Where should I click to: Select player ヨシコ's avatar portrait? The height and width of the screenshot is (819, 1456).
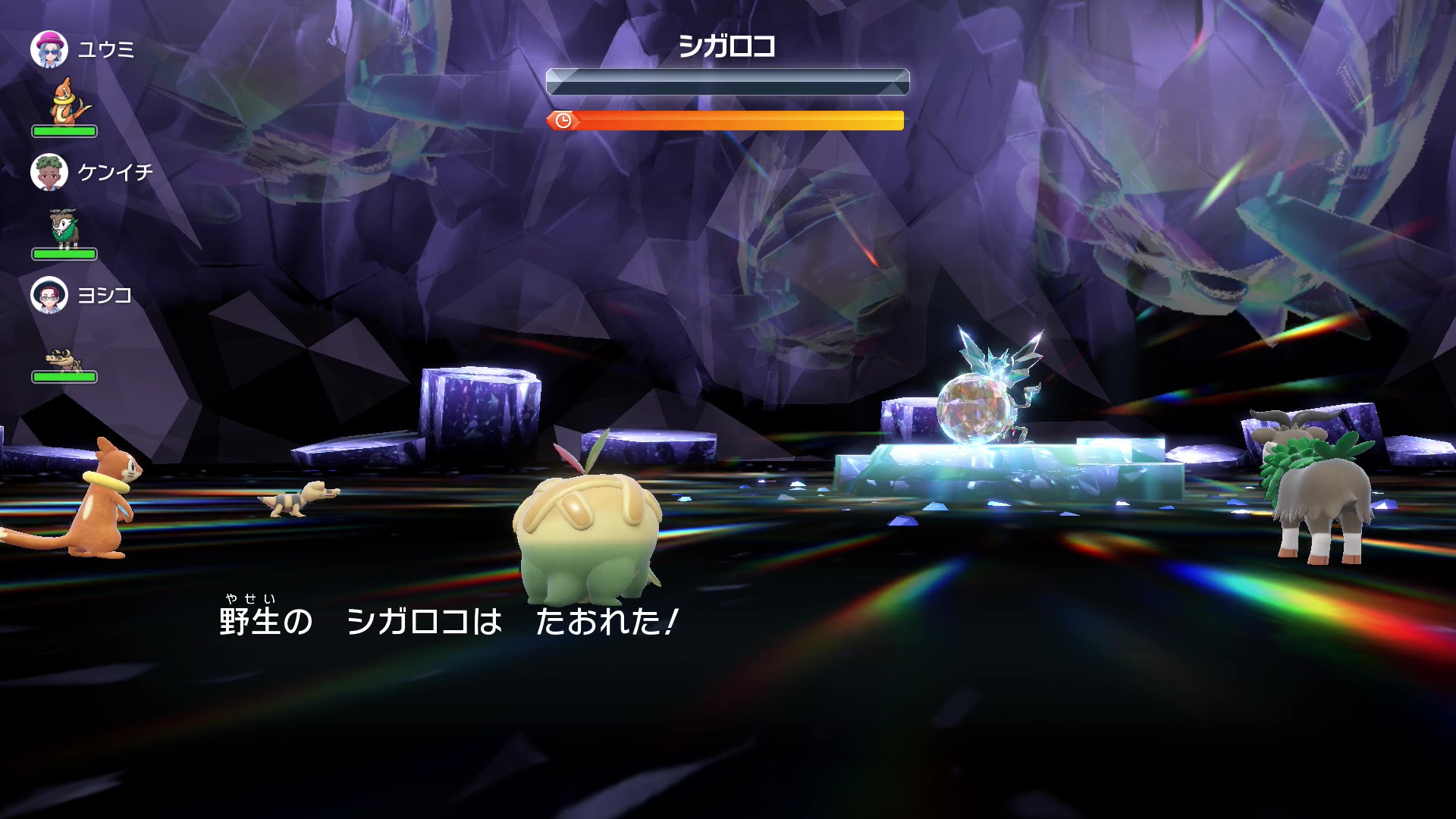click(x=49, y=295)
